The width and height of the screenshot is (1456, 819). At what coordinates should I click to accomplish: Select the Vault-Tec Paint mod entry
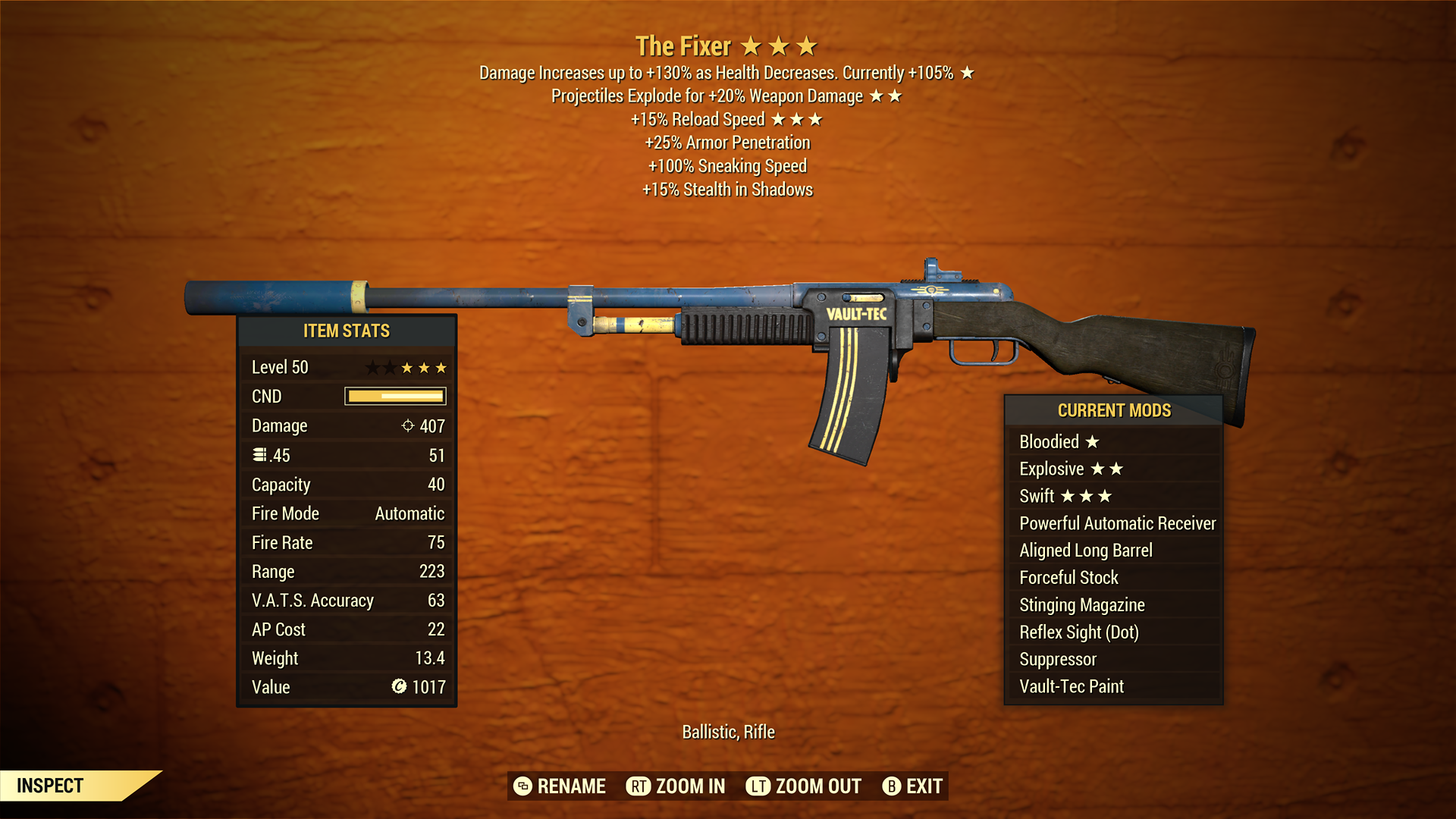coord(1070,686)
